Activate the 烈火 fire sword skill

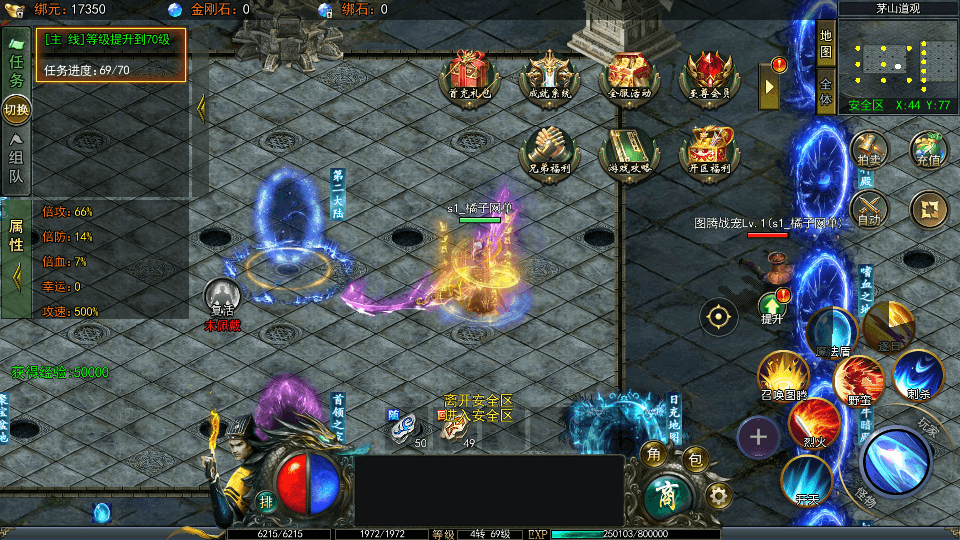813,422
